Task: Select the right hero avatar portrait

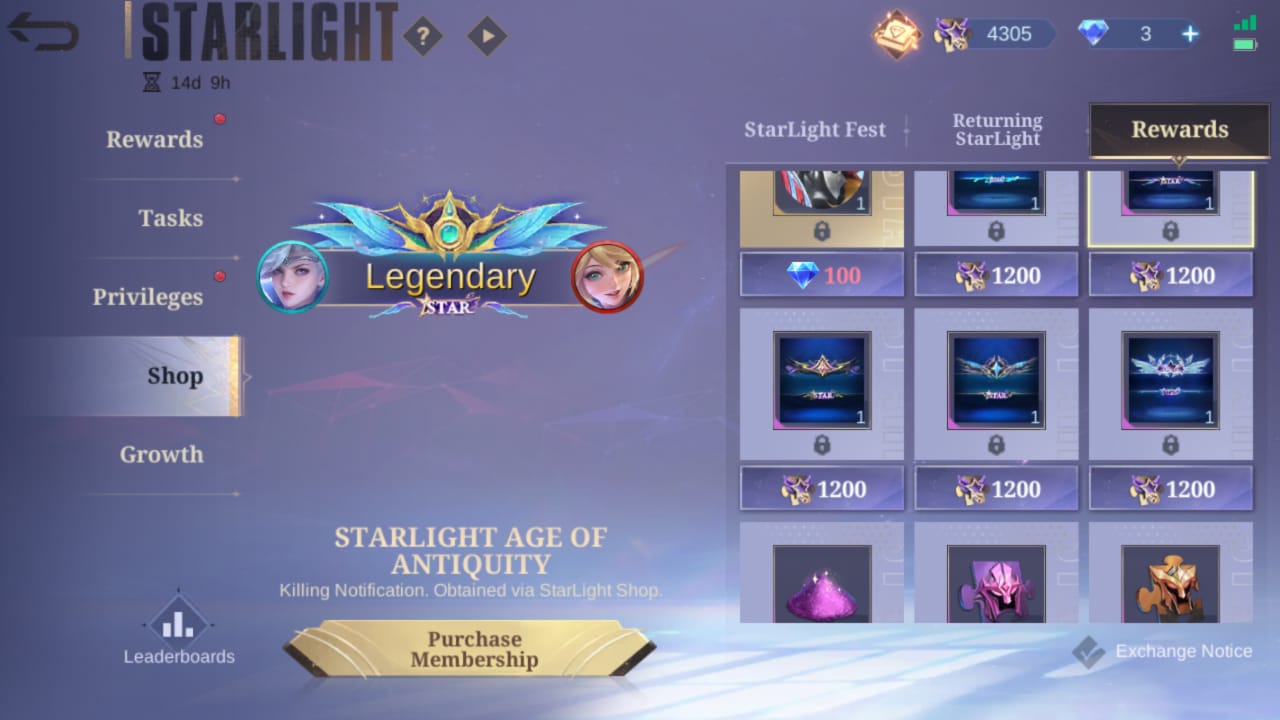Action: click(606, 276)
